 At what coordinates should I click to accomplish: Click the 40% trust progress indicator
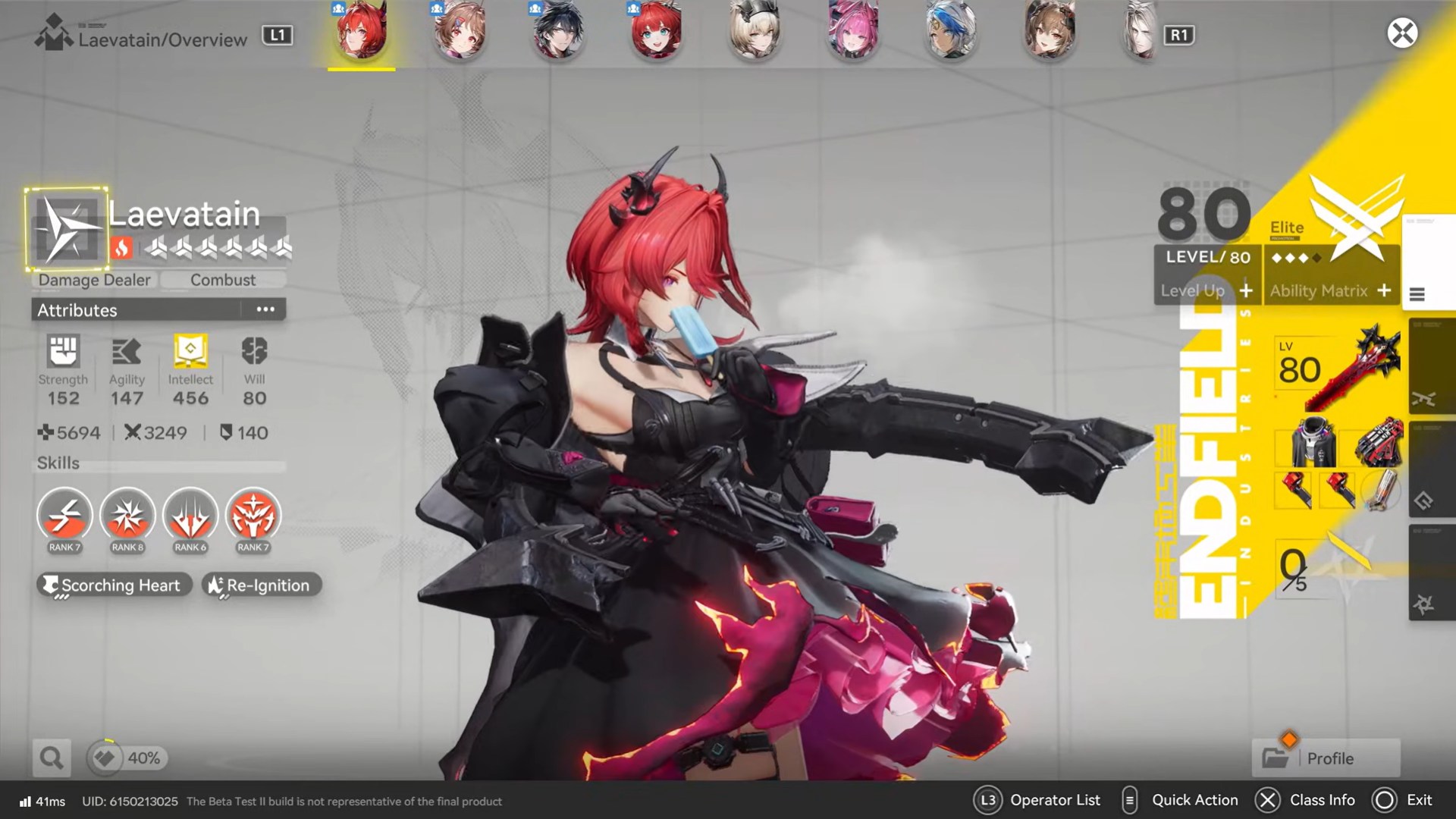pyautogui.click(x=127, y=758)
